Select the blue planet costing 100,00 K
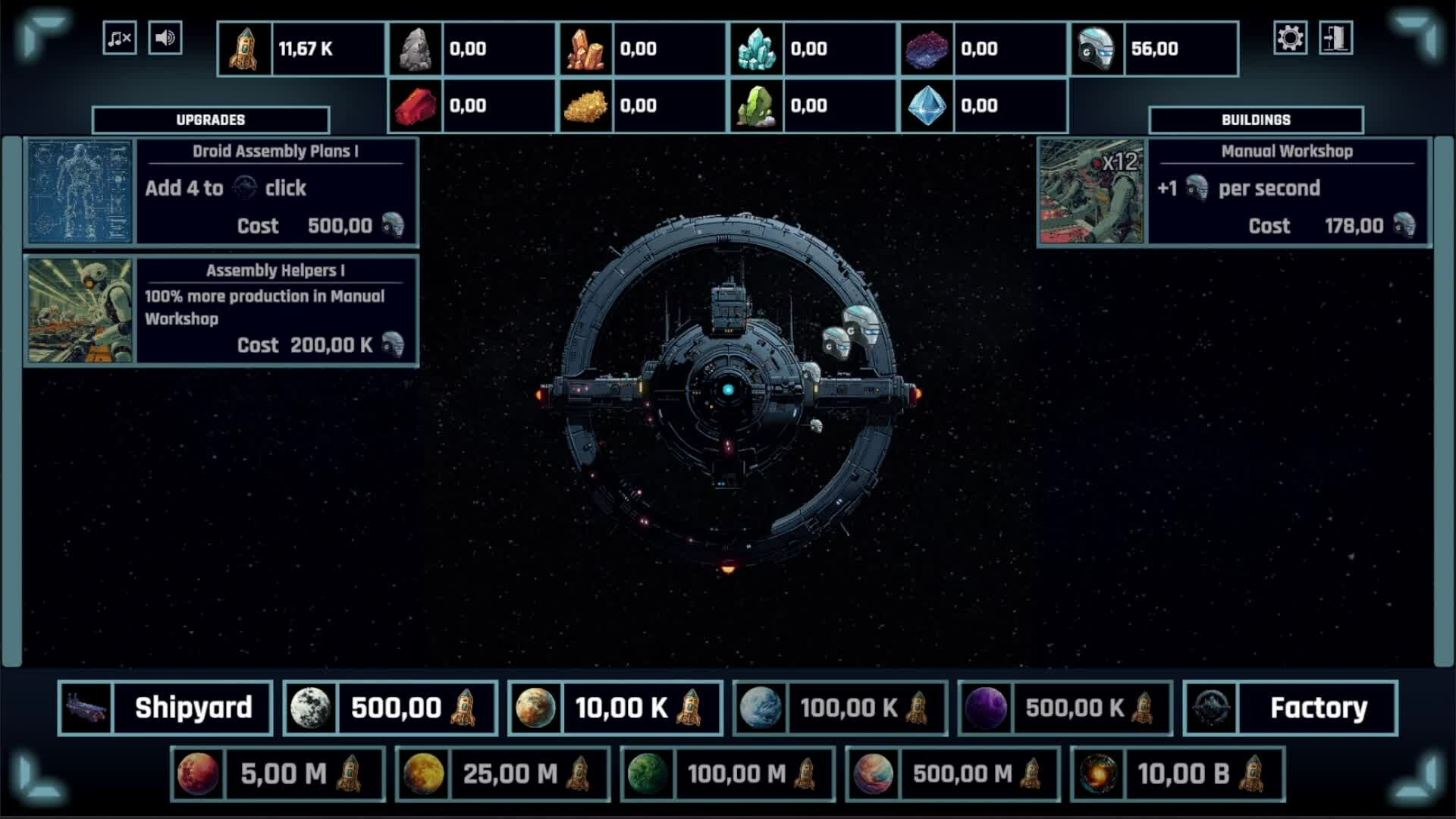This screenshot has height=819, width=1456. point(840,708)
